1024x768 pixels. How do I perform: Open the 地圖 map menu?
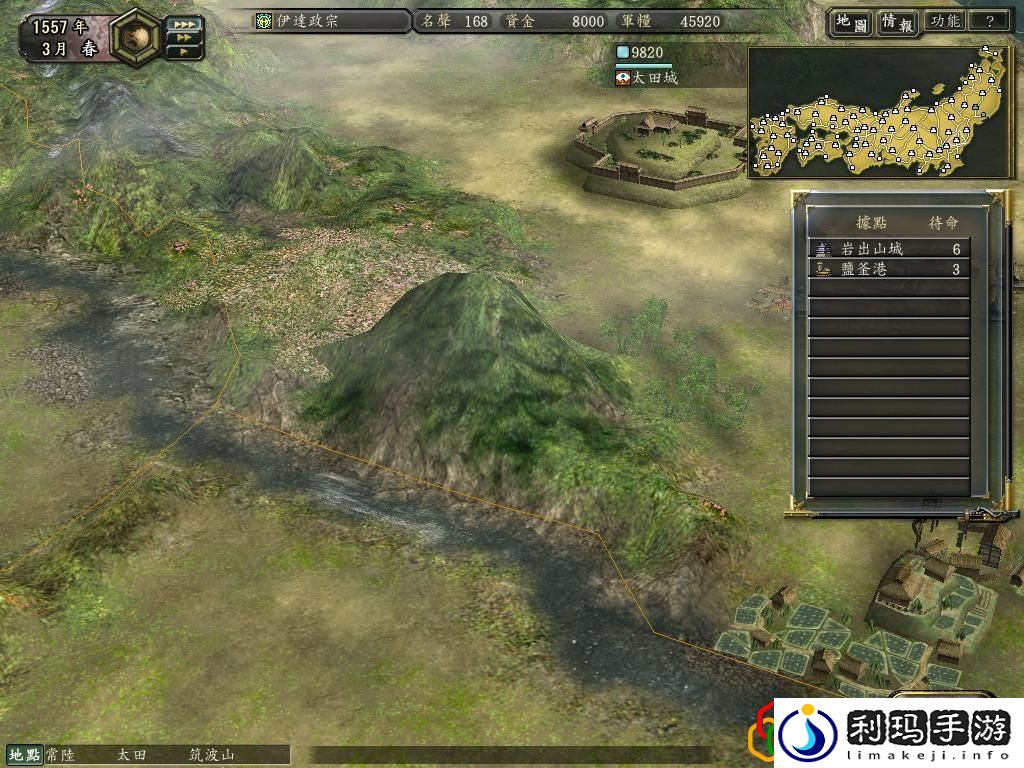click(x=849, y=21)
